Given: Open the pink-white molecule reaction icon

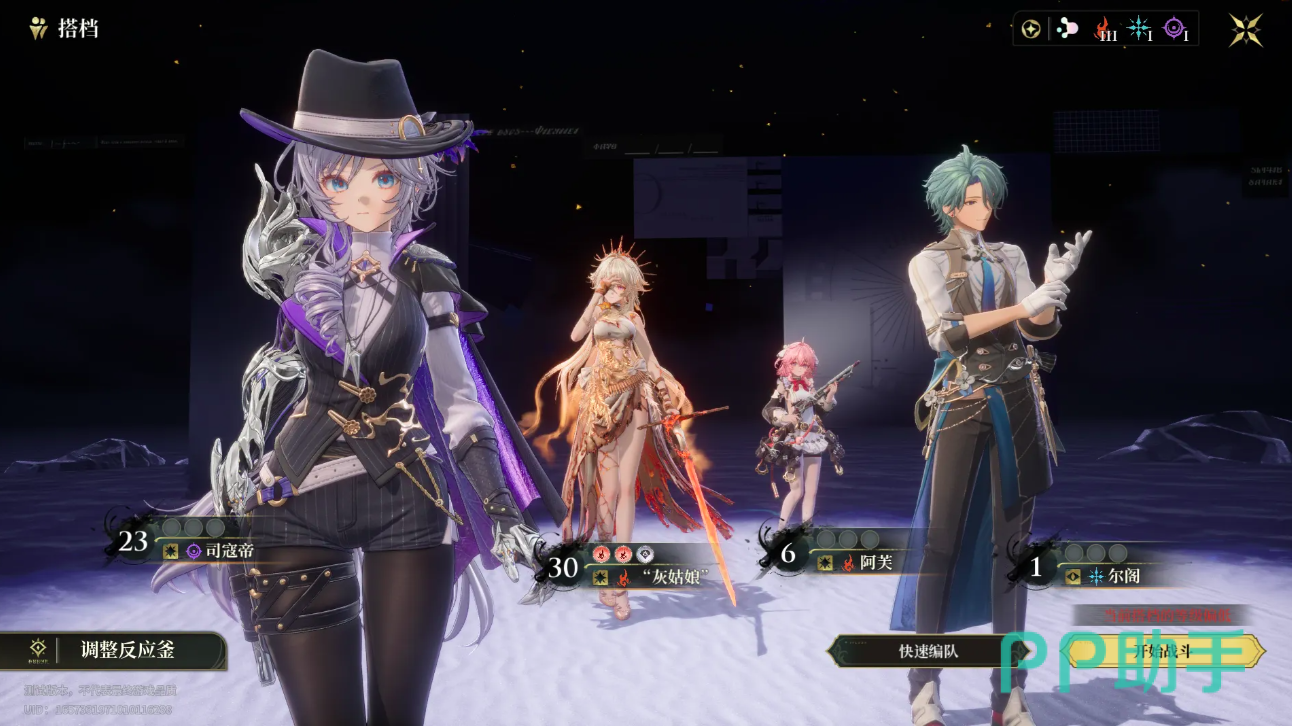Looking at the screenshot, I should tap(1067, 29).
